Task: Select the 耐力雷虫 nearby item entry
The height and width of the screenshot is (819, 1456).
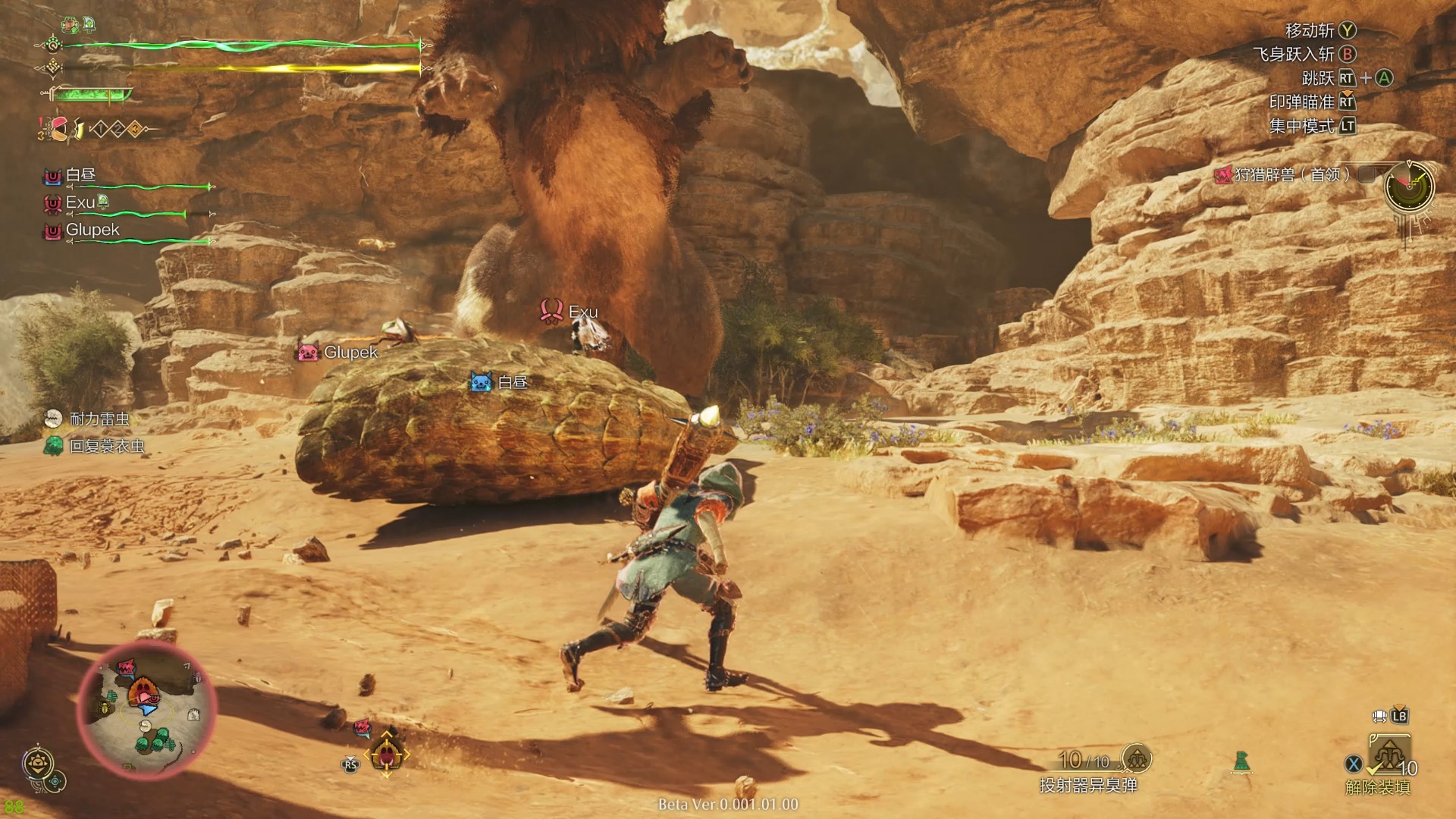Action: point(98,419)
